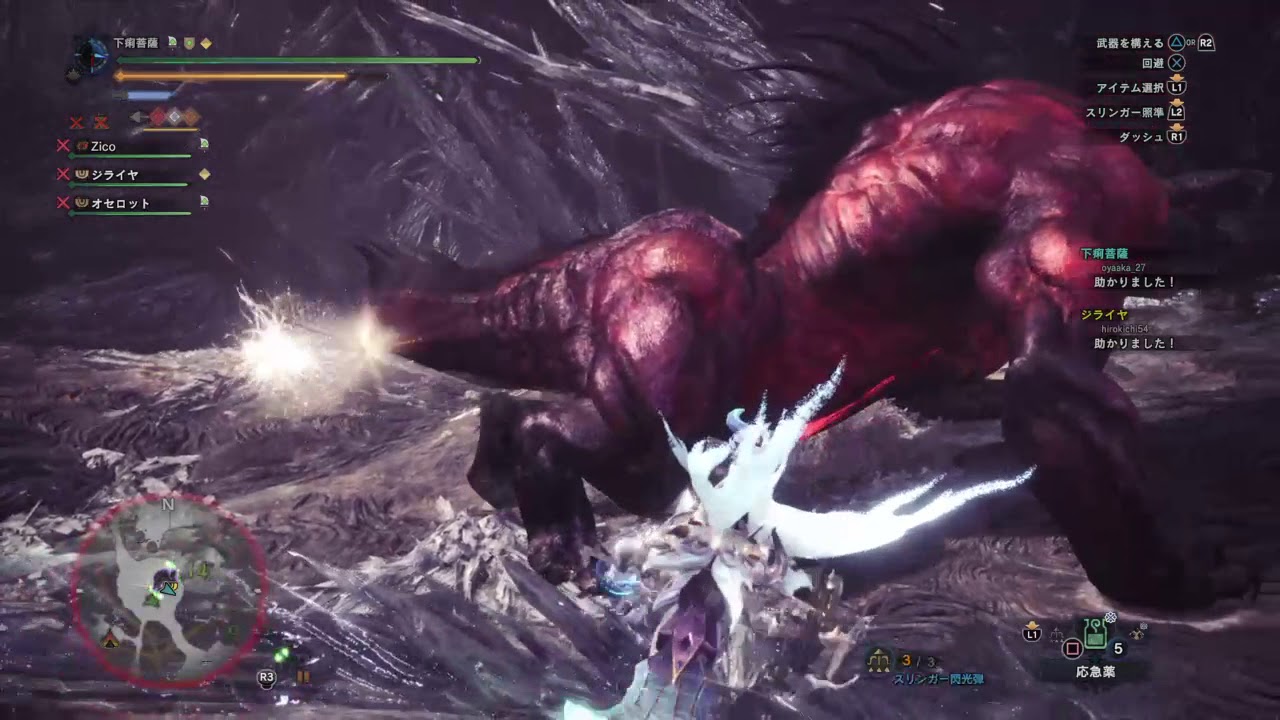Choose the スリンガー閃光弾 slinger ammo icon
The width and height of the screenshot is (1280, 720).
[x=881, y=660]
